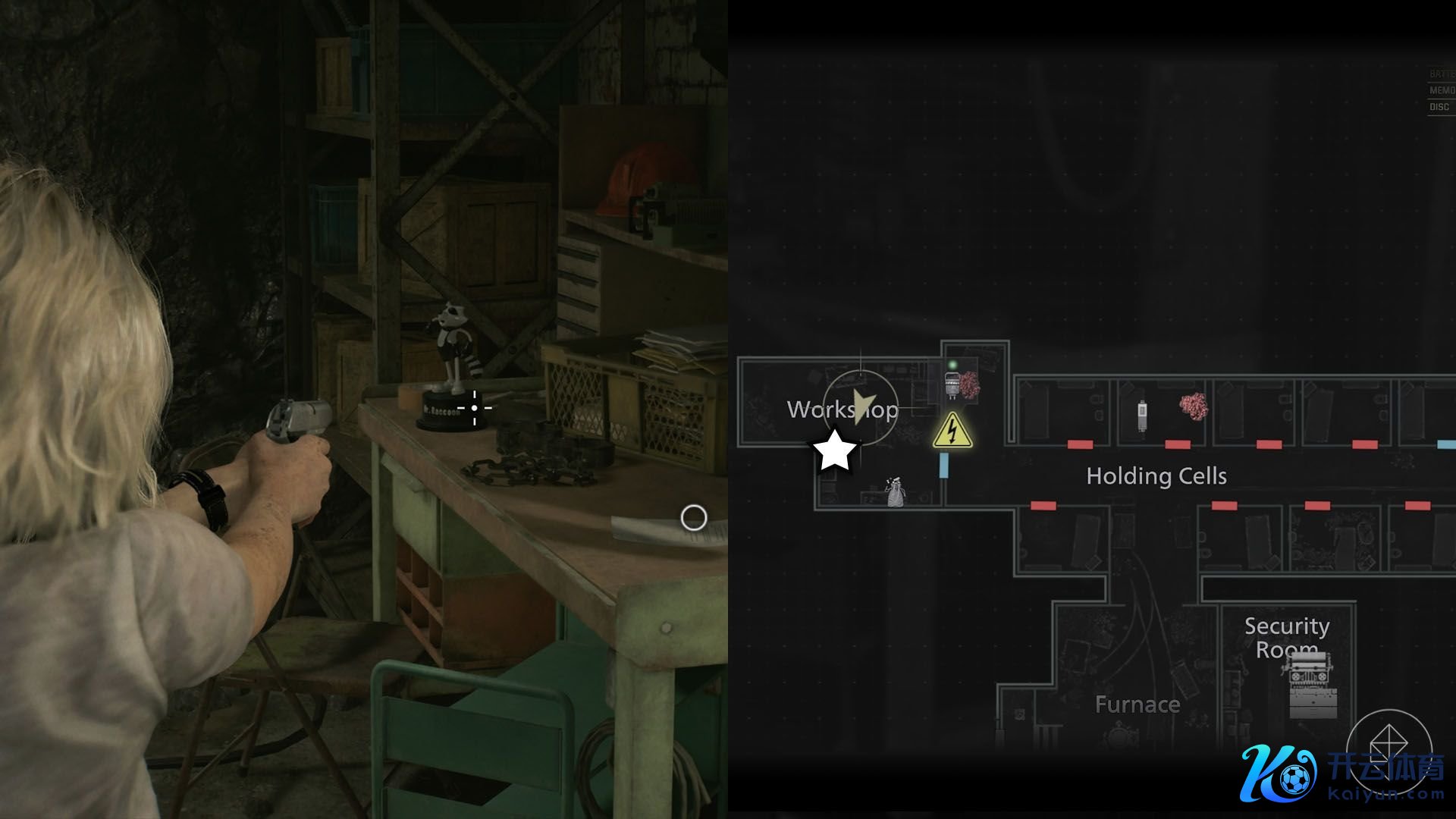Click the red herb icon in the holding cell
This screenshot has width=1456, height=819.
(1194, 406)
